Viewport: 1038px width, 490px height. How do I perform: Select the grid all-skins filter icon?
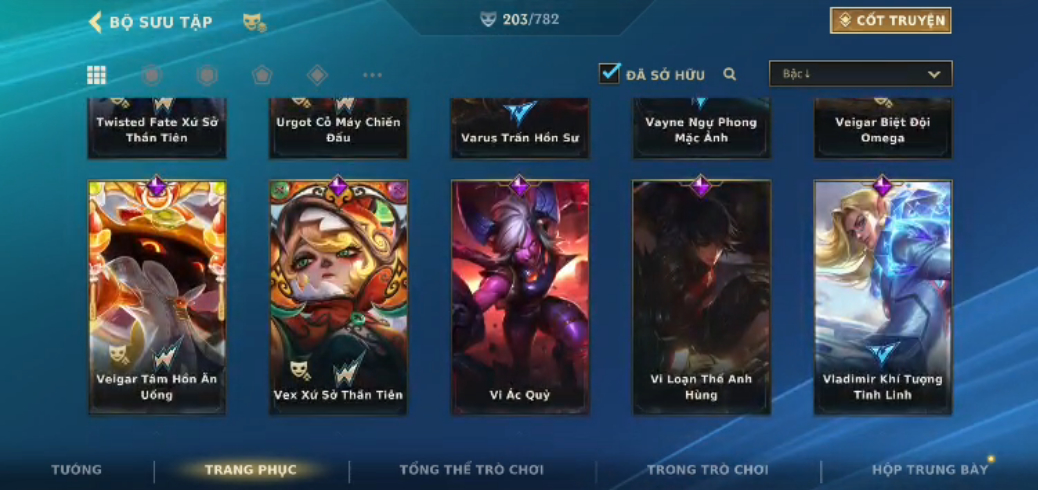tap(97, 75)
